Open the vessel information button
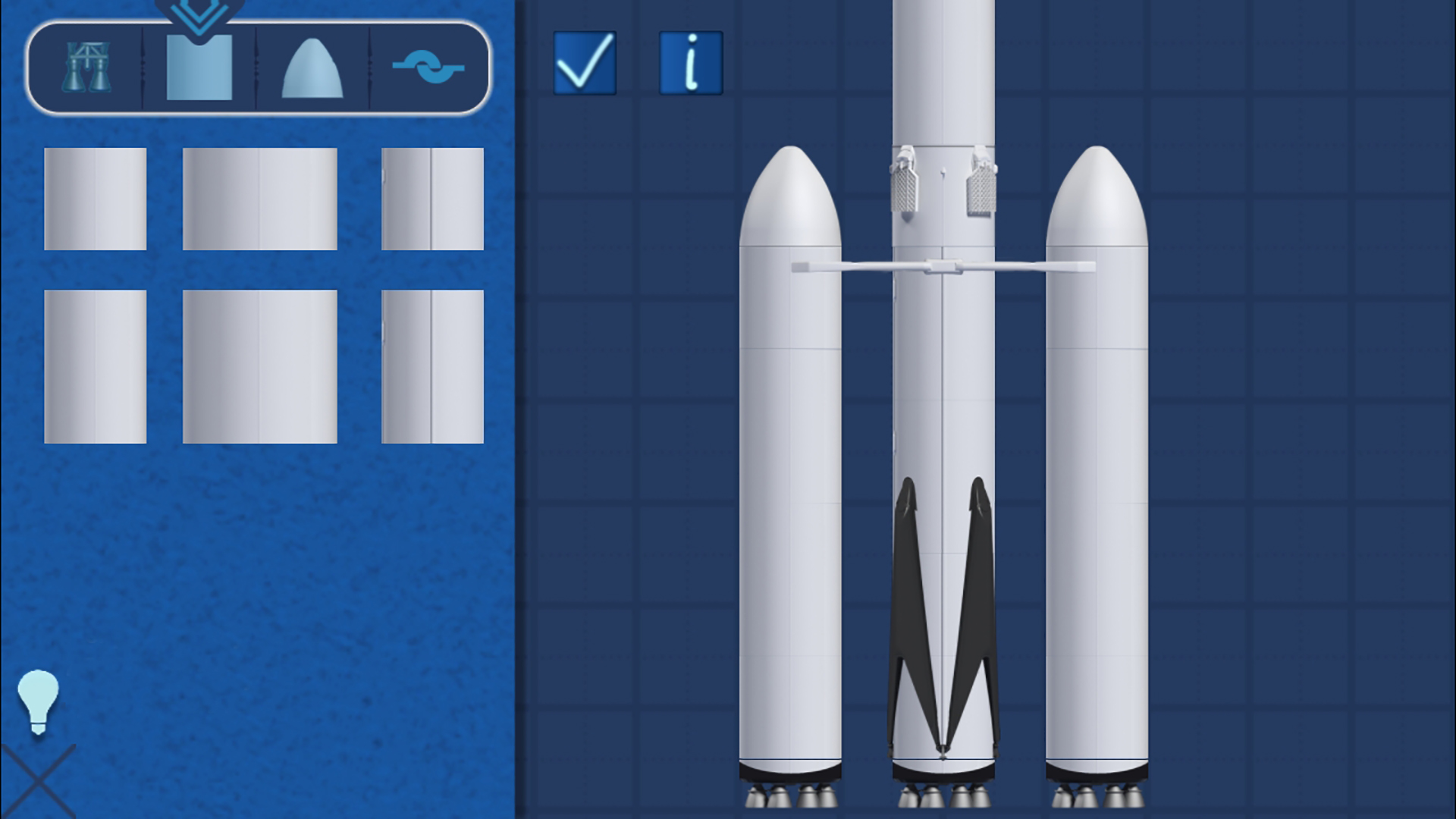 click(690, 62)
